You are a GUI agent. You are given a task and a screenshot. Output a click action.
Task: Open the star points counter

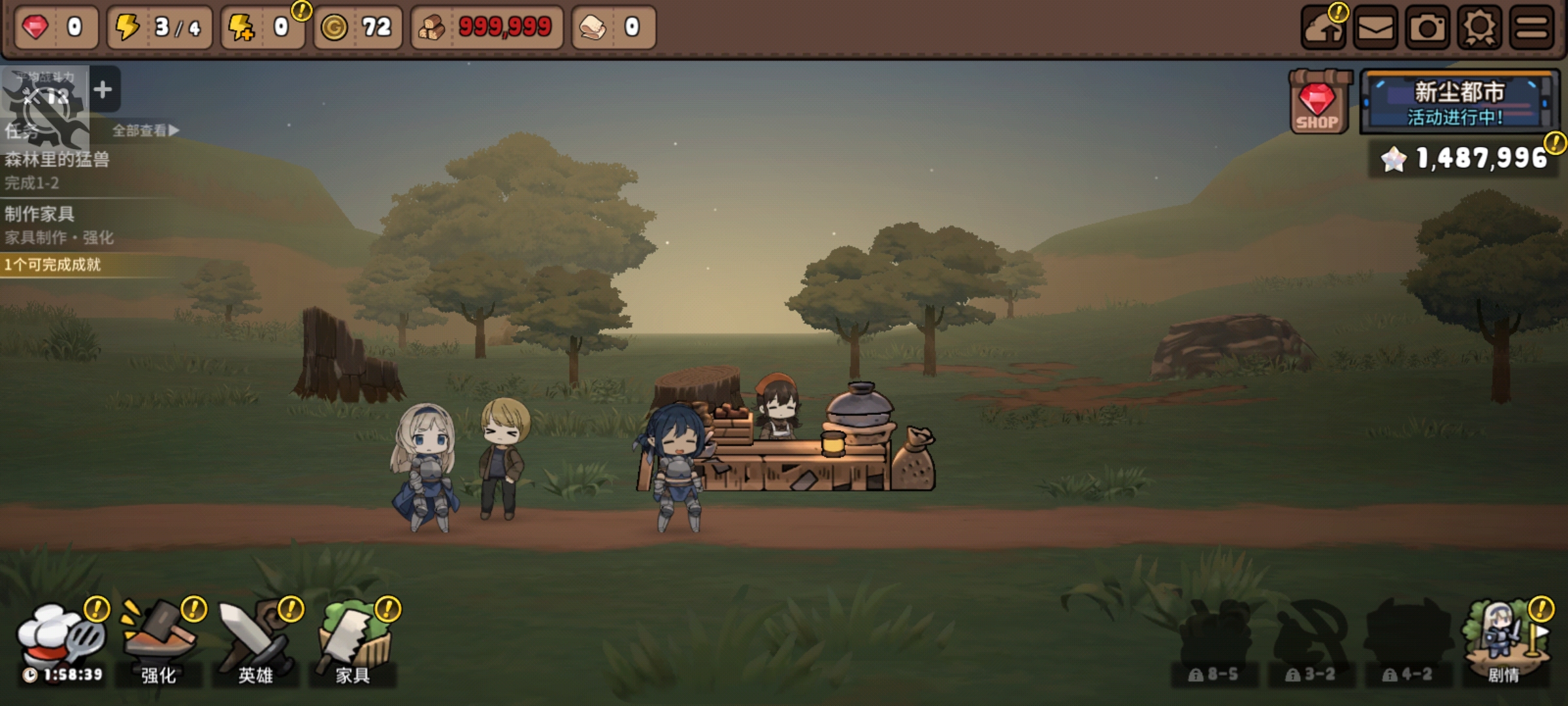coord(1465,158)
